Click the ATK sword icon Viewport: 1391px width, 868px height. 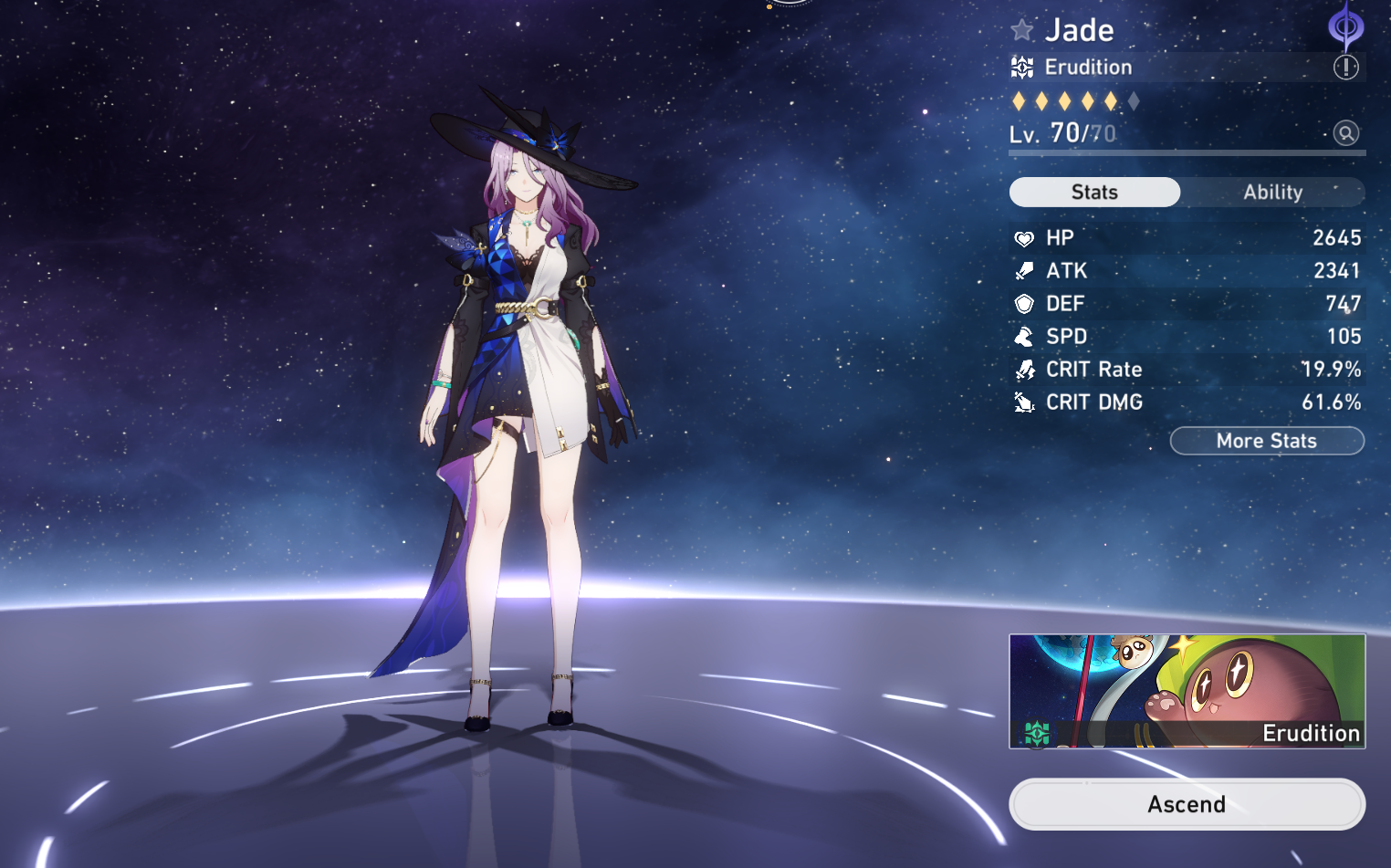pos(1026,270)
